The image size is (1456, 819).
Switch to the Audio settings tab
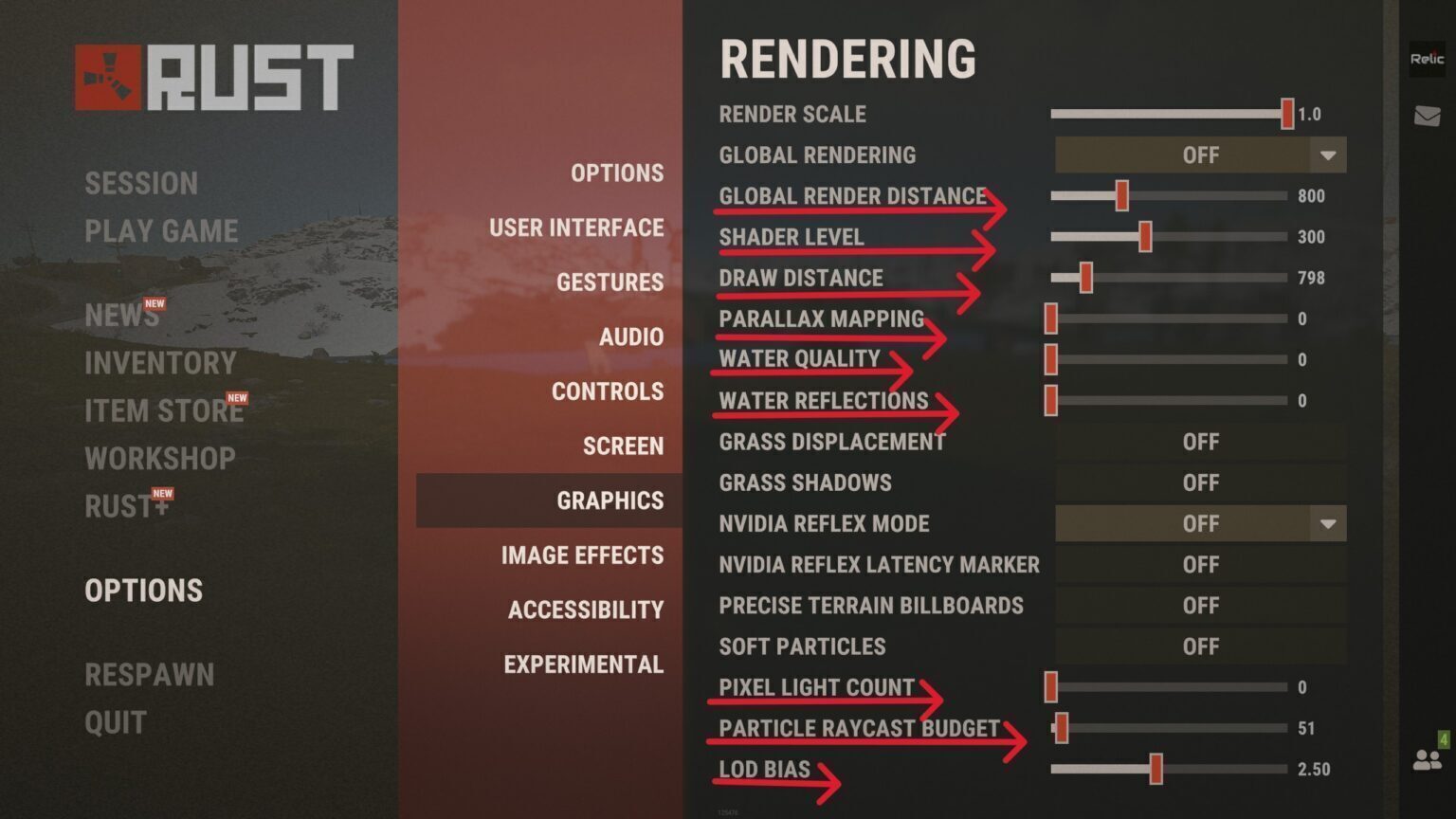tap(630, 337)
